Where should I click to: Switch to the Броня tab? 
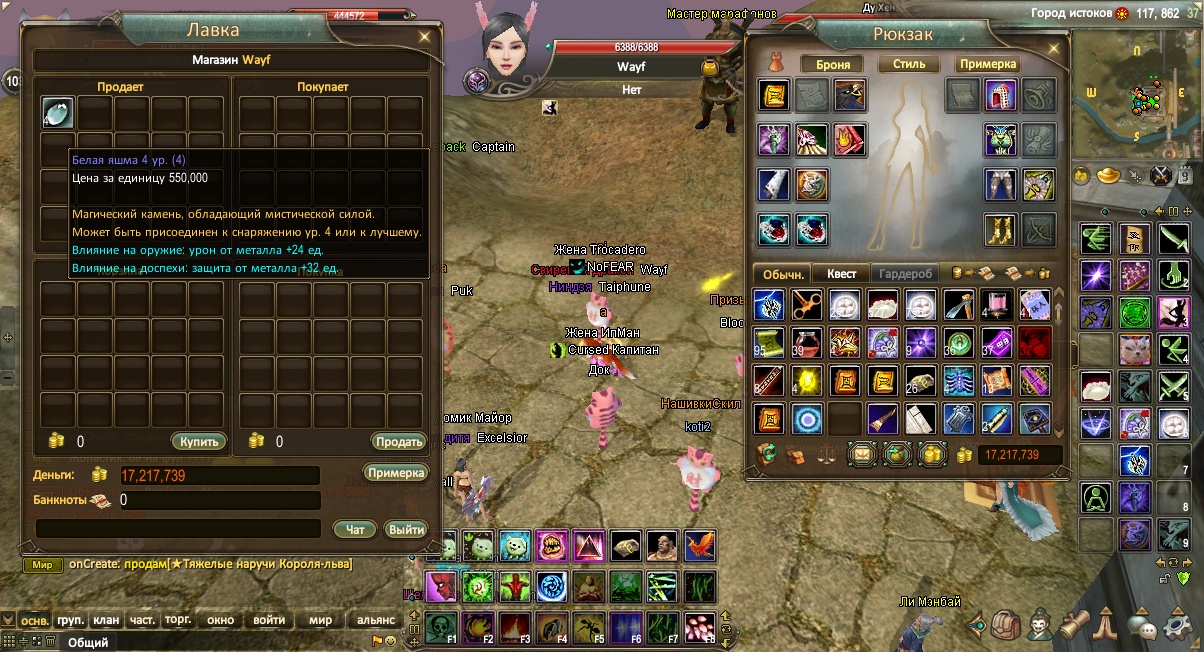(x=833, y=64)
